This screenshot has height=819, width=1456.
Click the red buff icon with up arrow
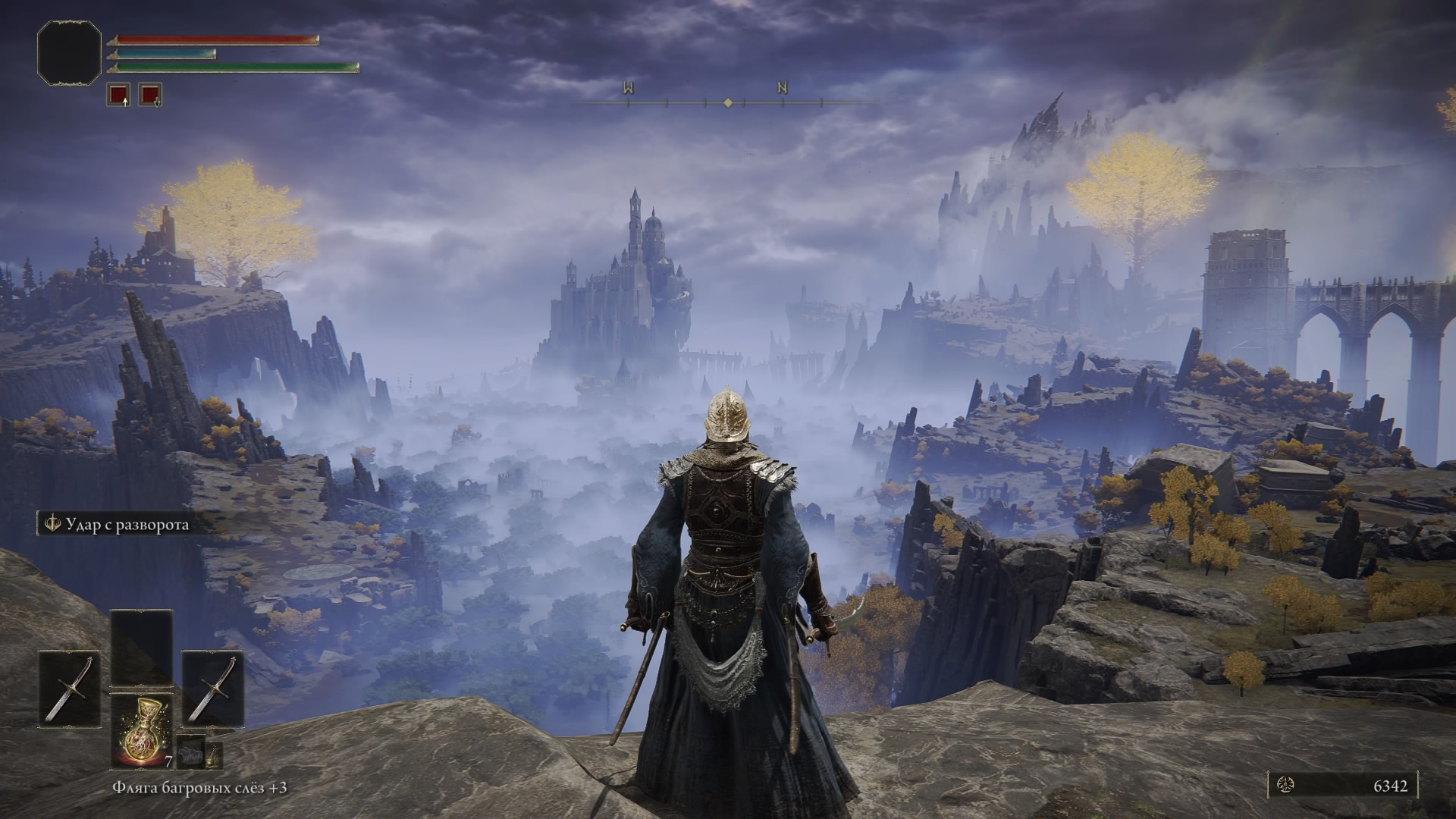point(118,95)
